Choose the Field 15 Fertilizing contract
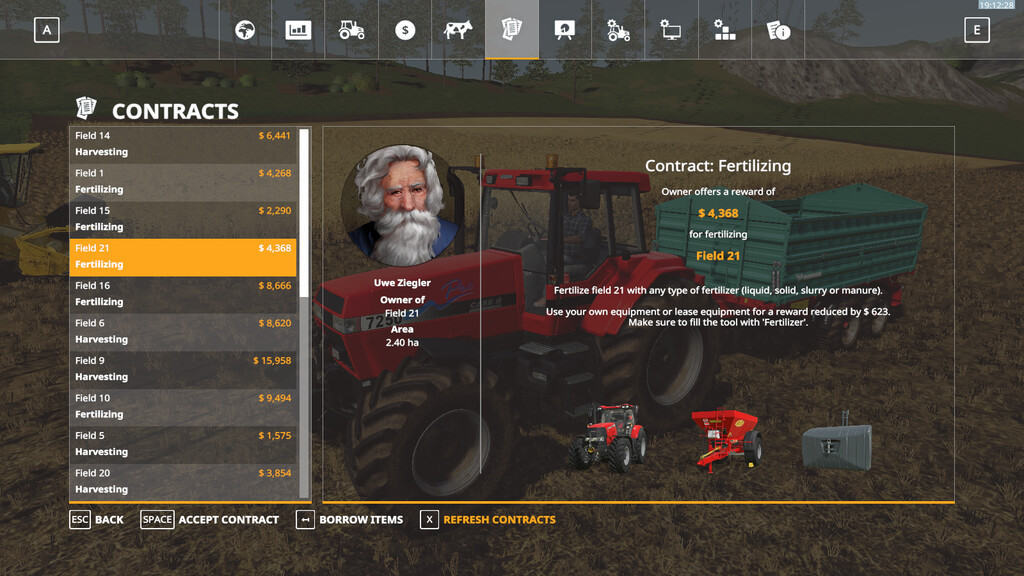This screenshot has width=1024, height=576. pos(183,219)
